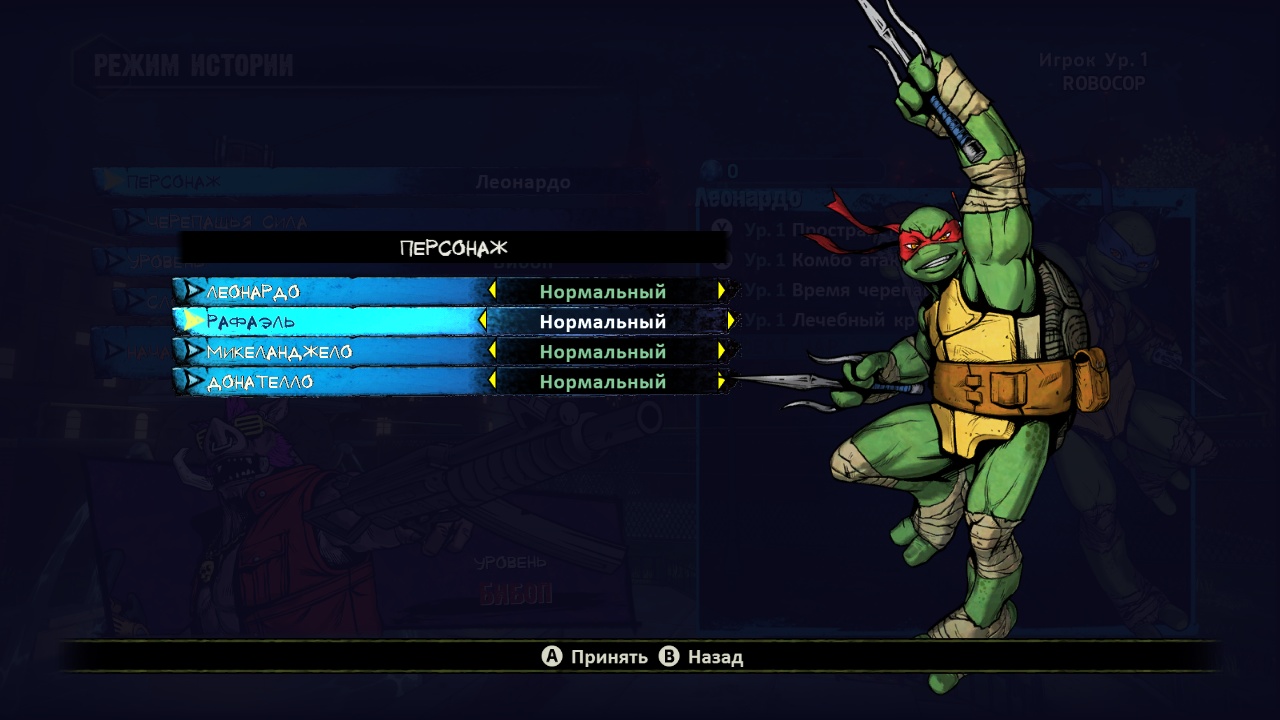Image resolution: width=1280 pixels, height=720 pixels.
Task: Click right arrow on Донателло's row
Action: pyautogui.click(x=721, y=381)
